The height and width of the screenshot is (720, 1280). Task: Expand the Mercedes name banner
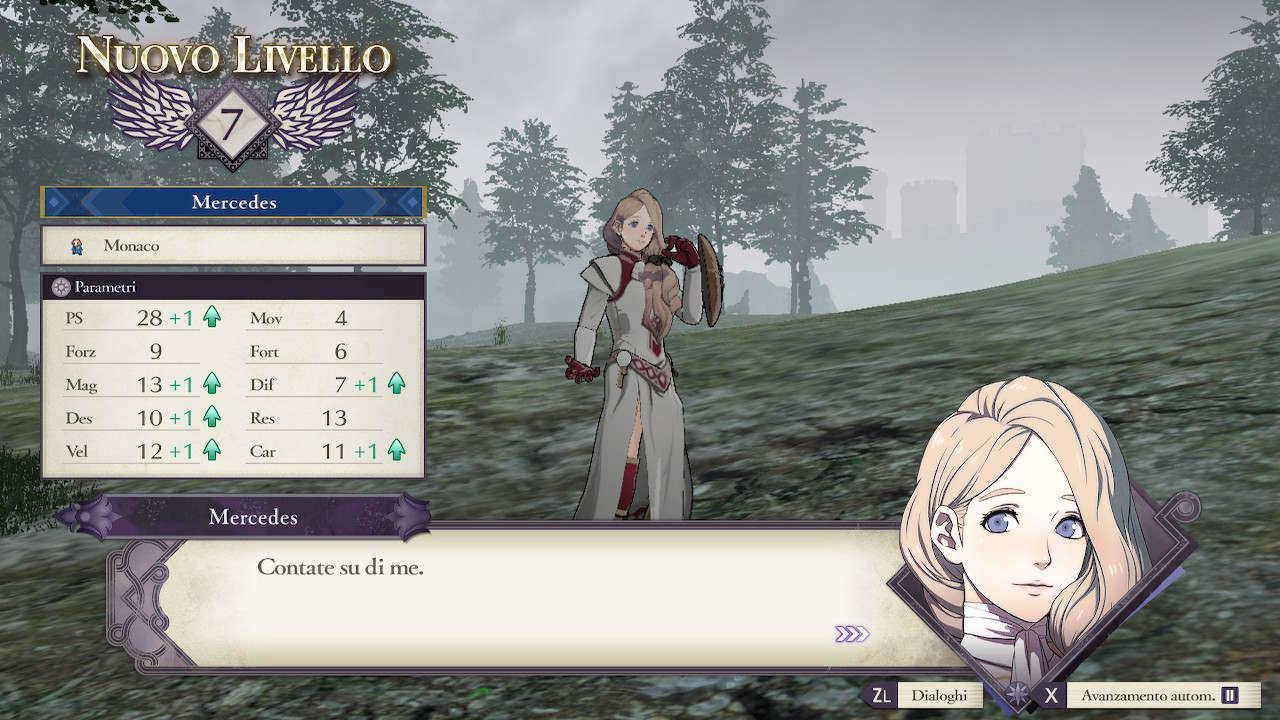tap(232, 202)
